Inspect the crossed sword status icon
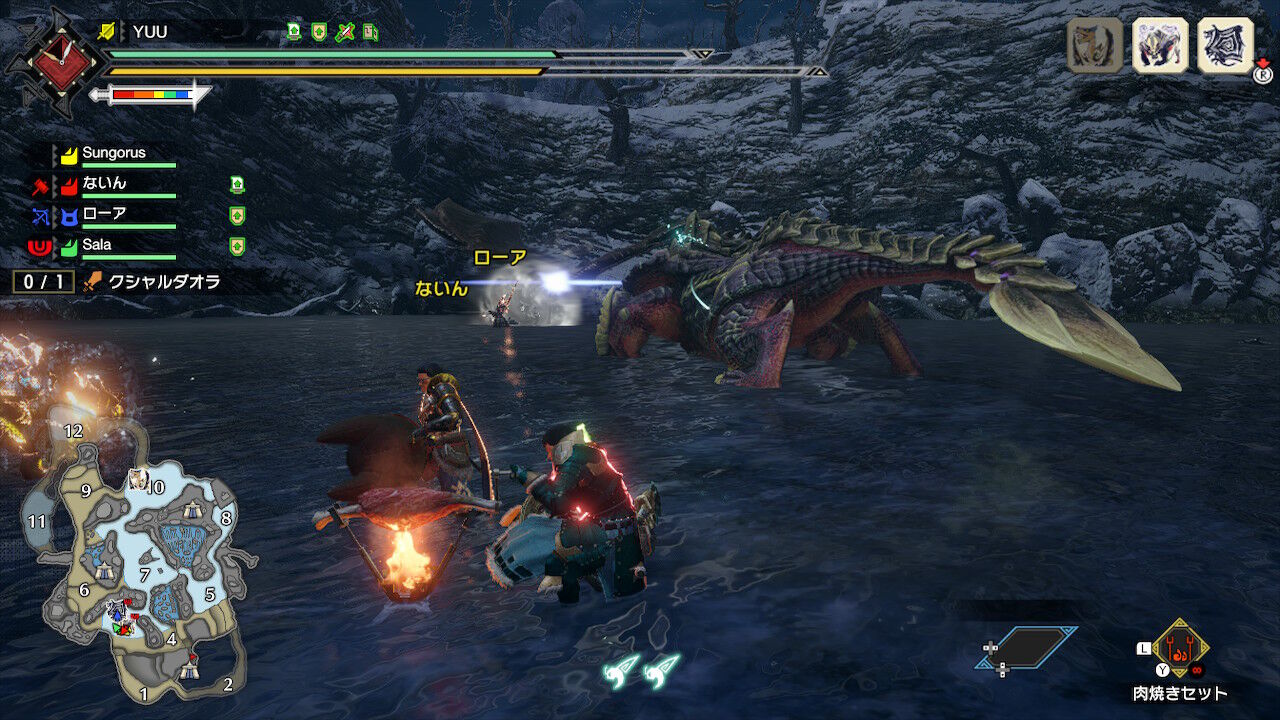Image resolution: width=1280 pixels, height=720 pixels. pyautogui.click(x=345, y=32)
